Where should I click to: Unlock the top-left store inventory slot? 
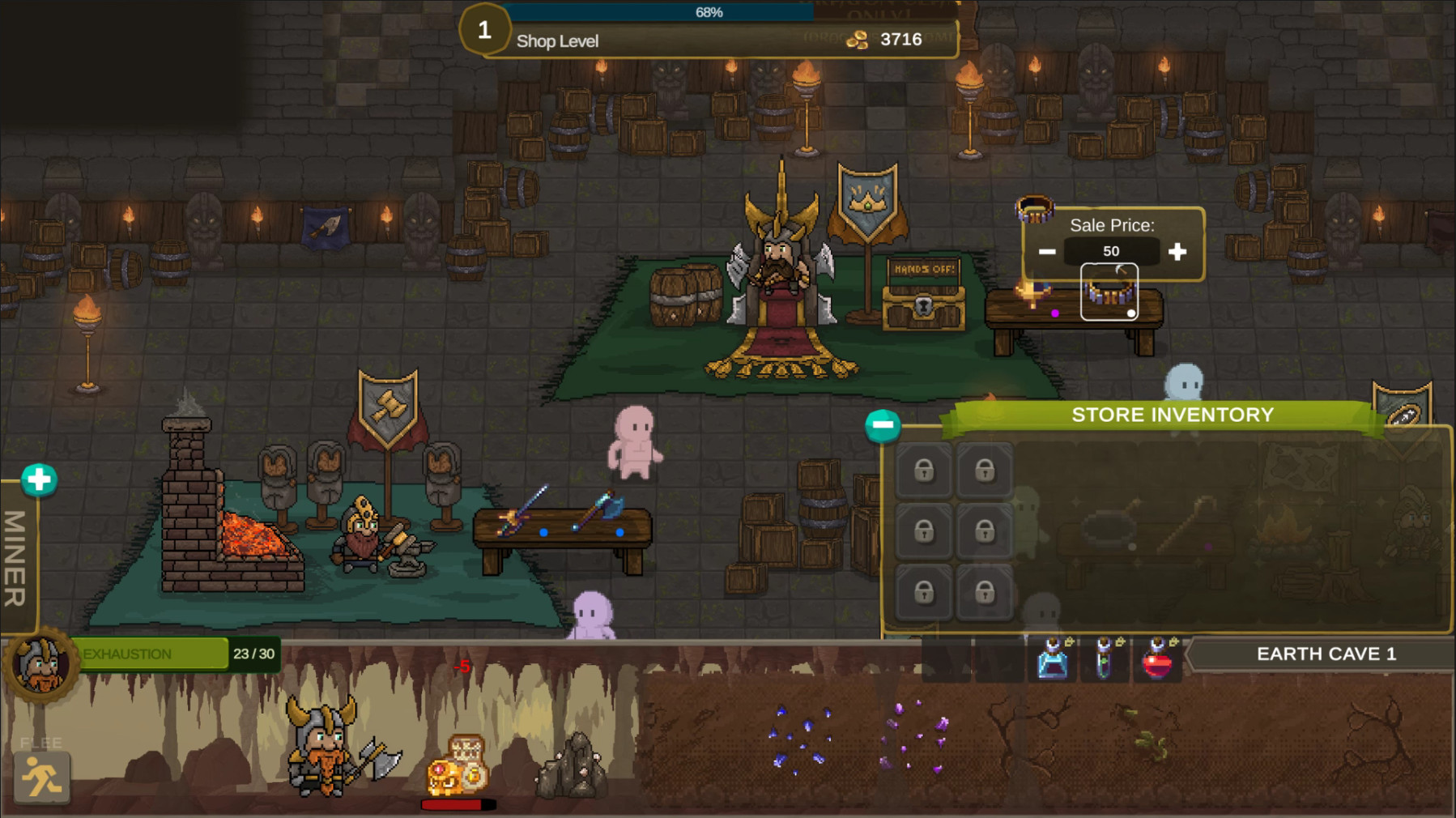pos(923,471)
